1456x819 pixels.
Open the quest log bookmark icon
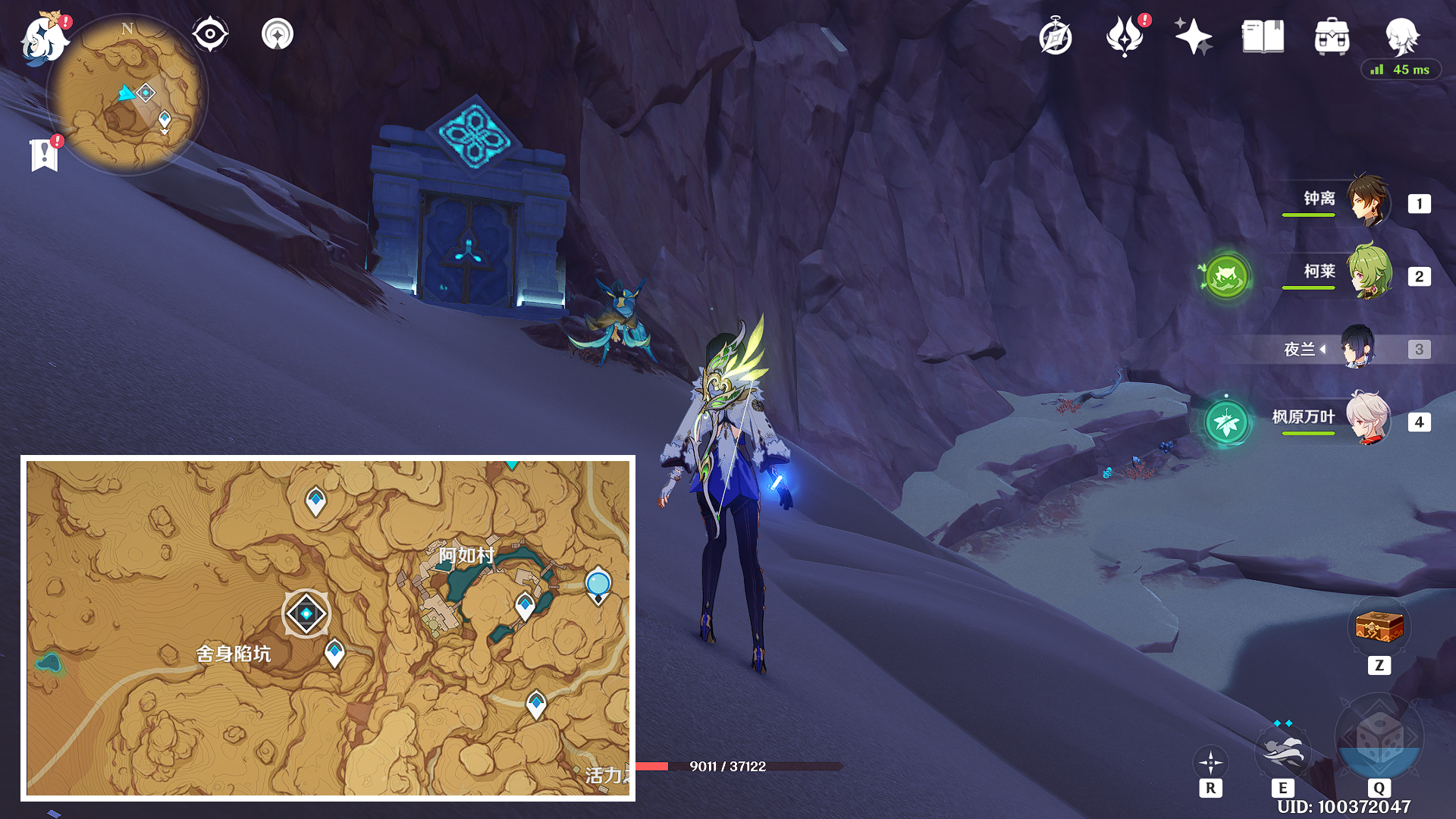(x=45, y=154)
